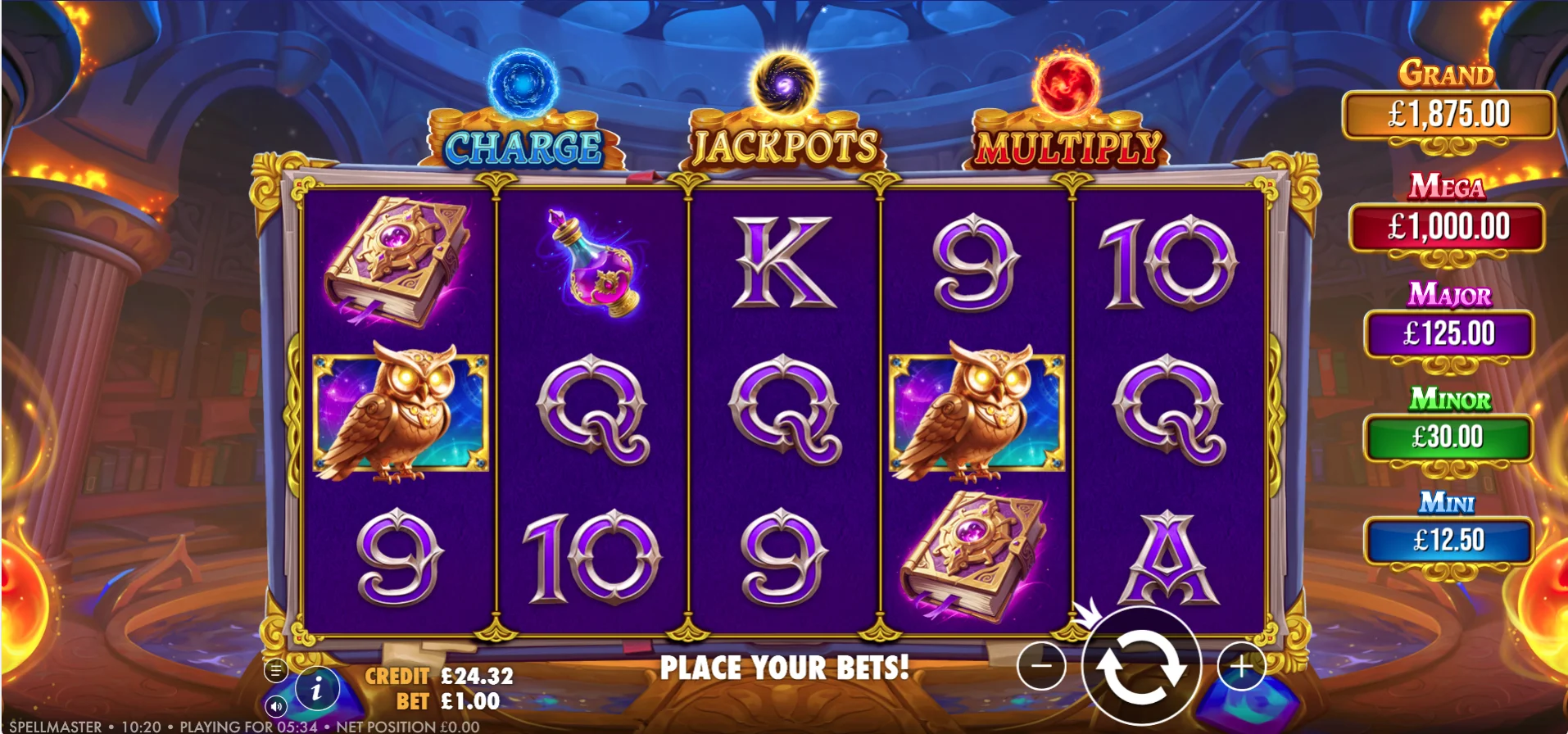Decrease the bet with the minus button

(x=1041, y=666)
